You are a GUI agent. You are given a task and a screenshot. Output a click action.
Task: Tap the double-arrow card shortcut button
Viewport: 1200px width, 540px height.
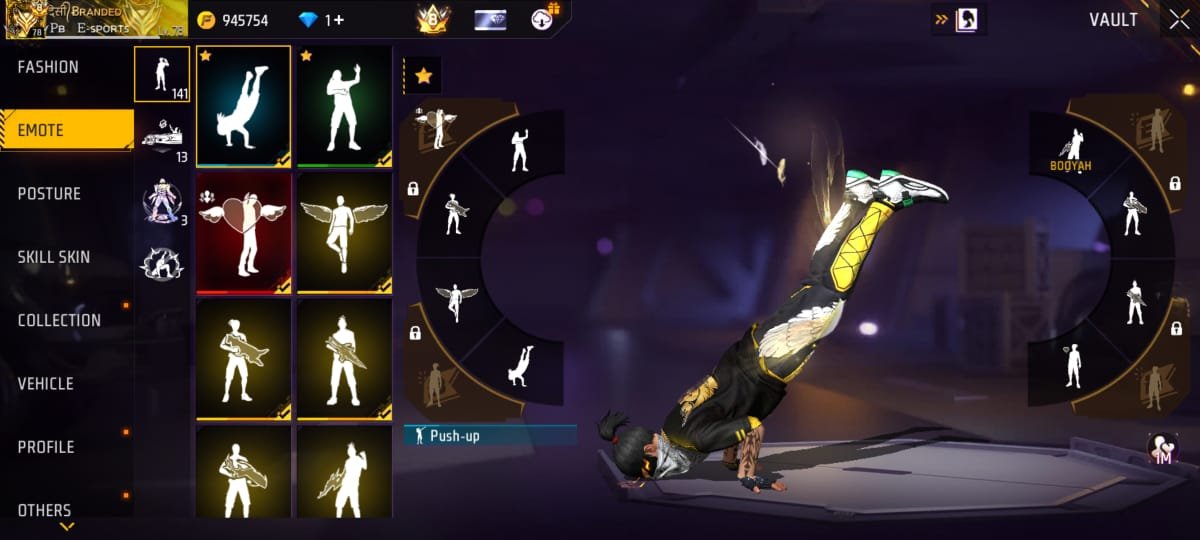[957, 20]
